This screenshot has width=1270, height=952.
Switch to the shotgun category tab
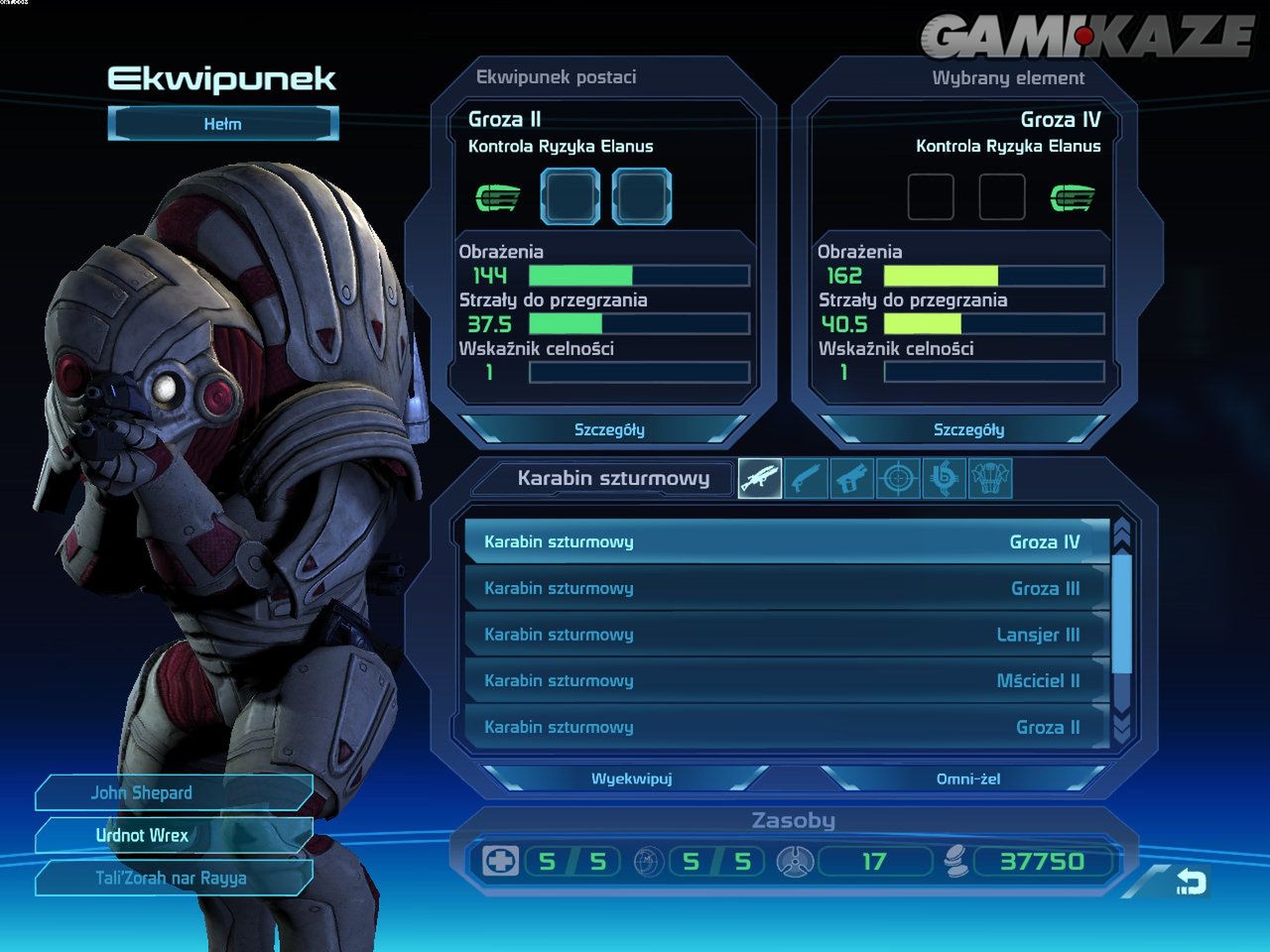pos(806,479)
